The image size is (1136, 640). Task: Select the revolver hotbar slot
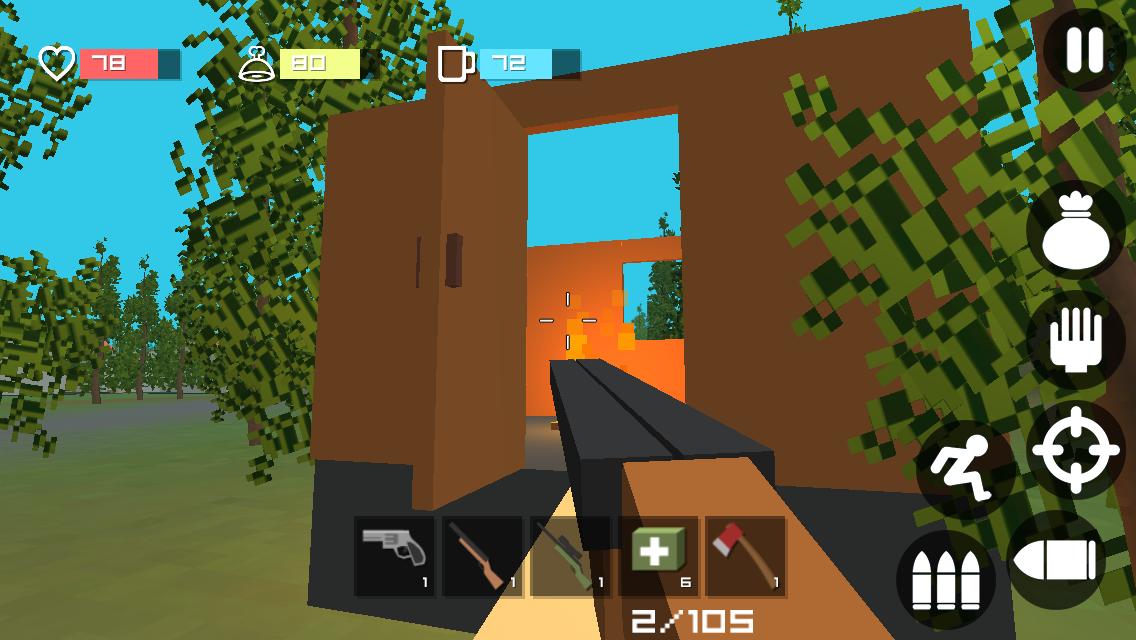pyautogui.click(x=395, y=557)
